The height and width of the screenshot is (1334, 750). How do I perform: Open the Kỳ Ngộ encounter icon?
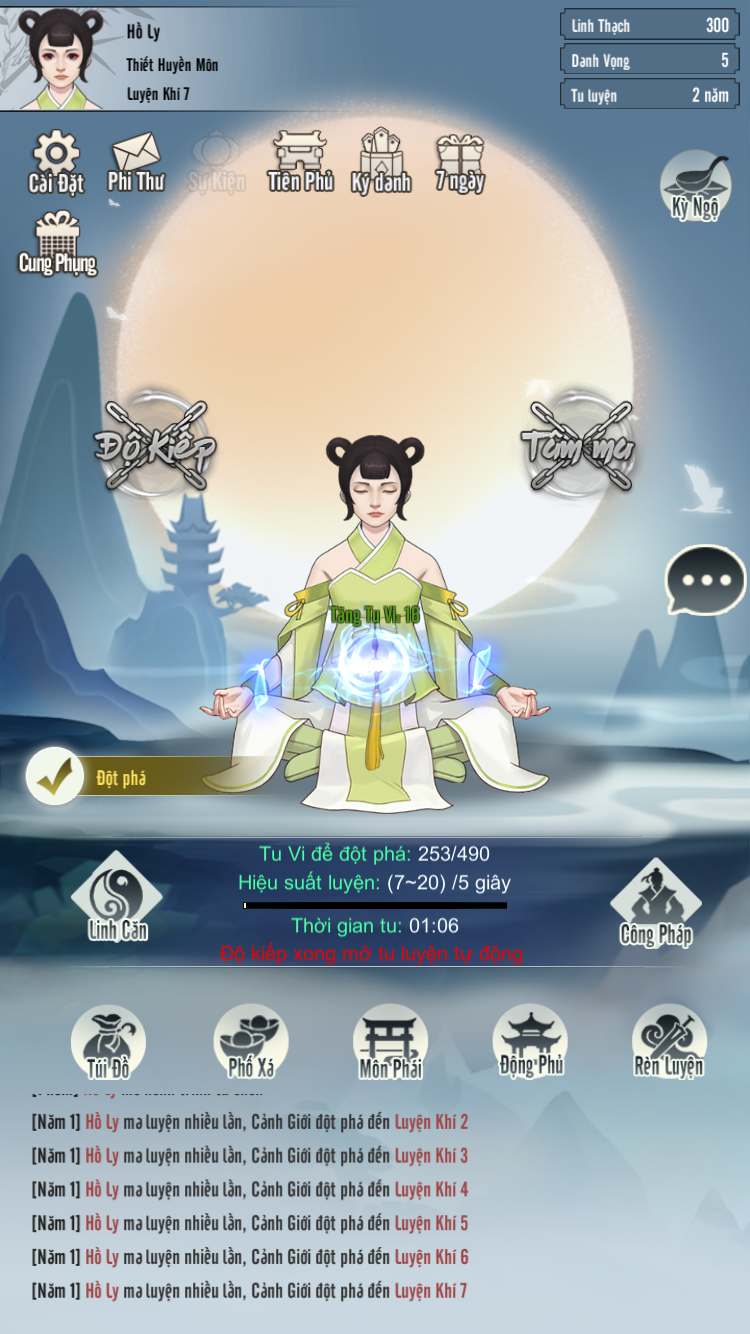coord(695,185)
